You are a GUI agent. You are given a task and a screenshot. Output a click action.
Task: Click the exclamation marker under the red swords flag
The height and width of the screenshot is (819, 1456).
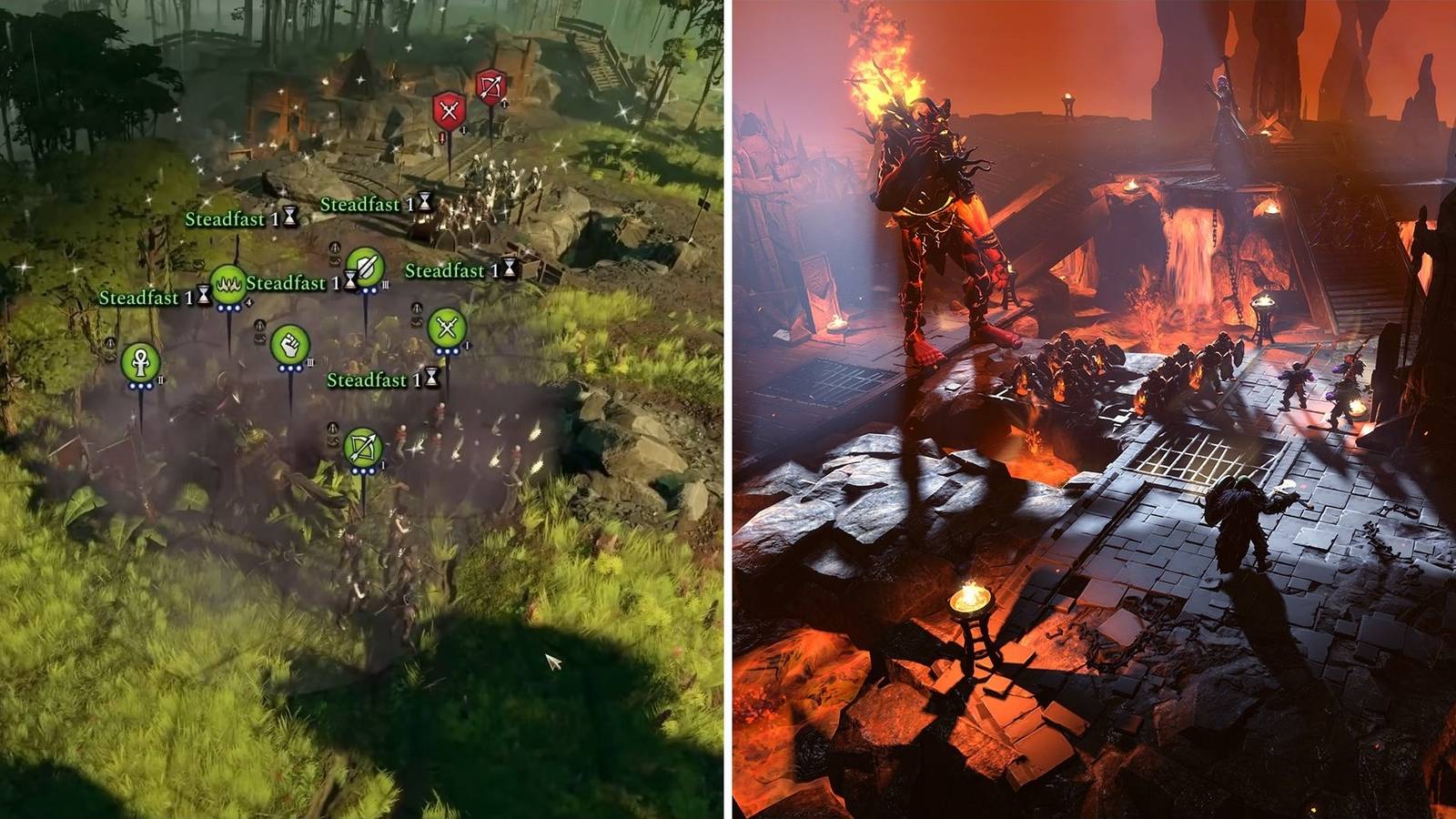click(x=441, y=137)
